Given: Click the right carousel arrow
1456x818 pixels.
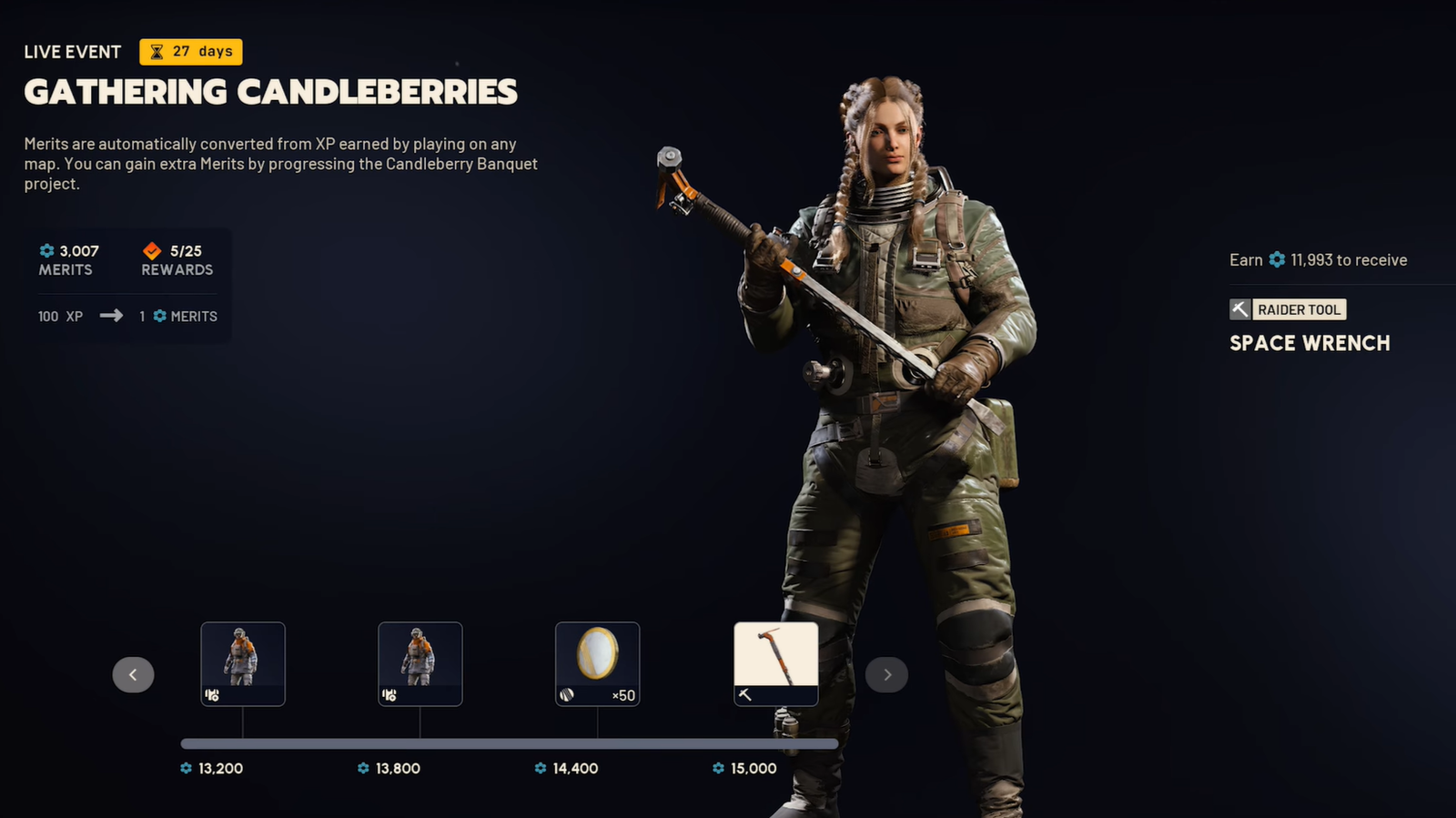Looking at the screenshot, I should point(887,674).
